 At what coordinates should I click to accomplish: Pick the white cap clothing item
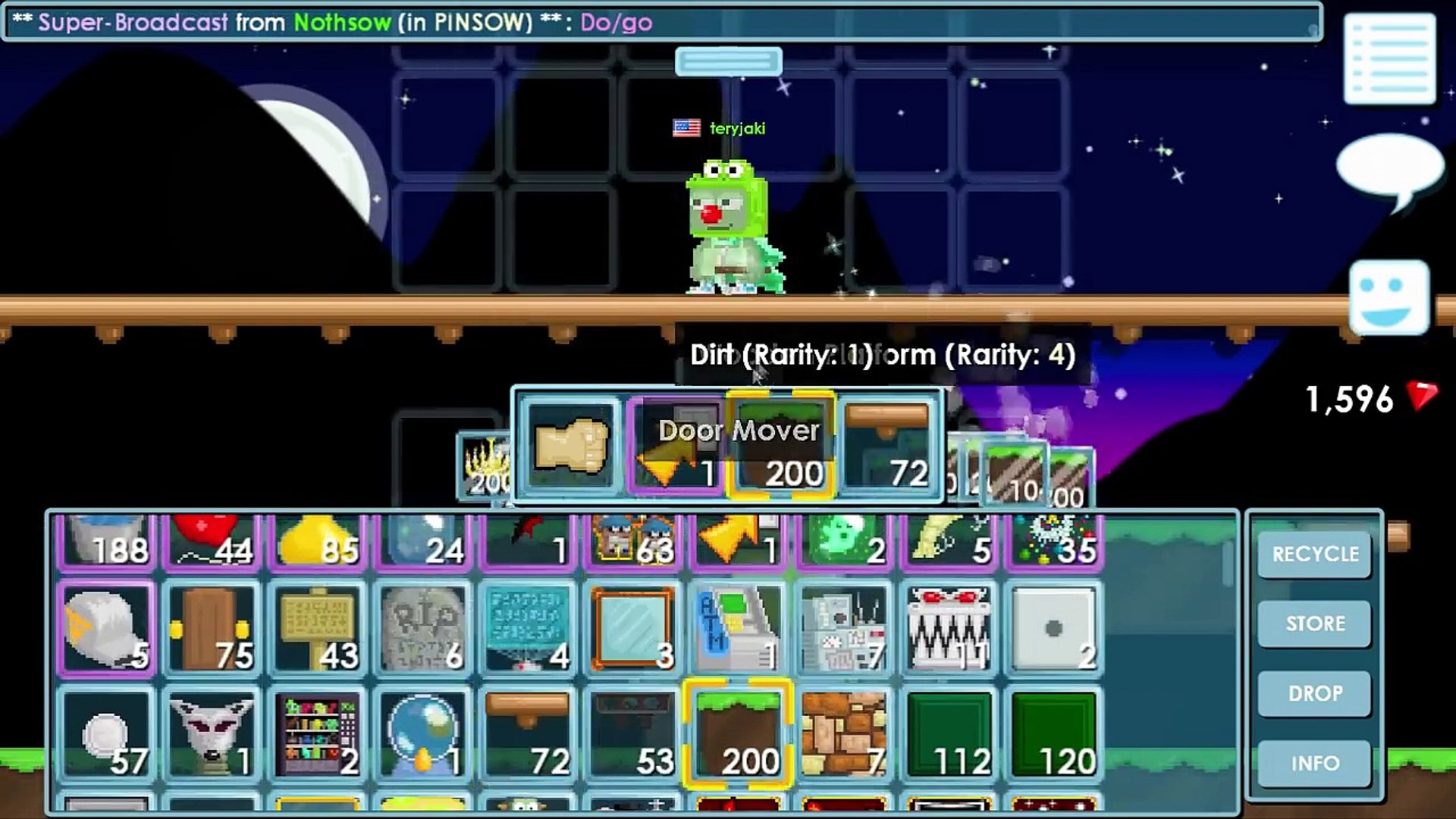click(x=106, y=629)
